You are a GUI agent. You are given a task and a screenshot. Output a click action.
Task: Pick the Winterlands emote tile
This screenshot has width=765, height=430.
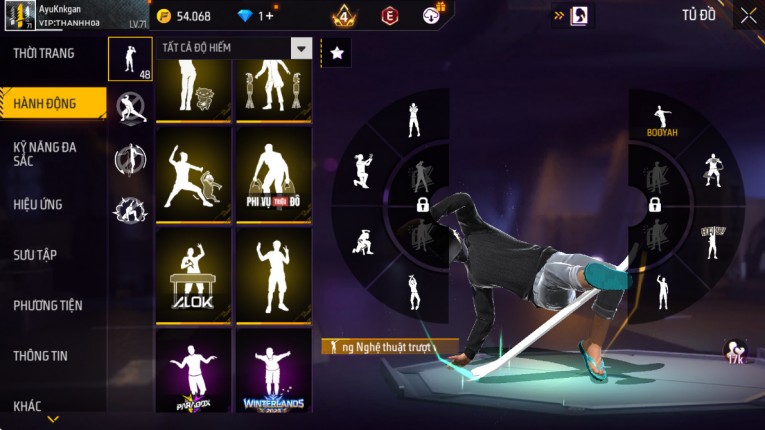(x=273, y=375)
